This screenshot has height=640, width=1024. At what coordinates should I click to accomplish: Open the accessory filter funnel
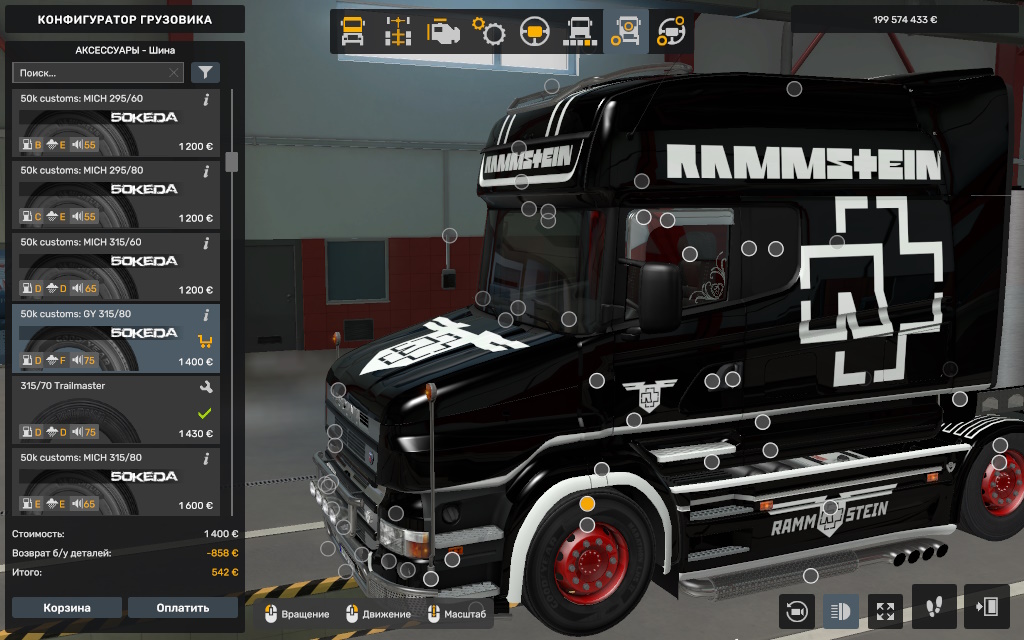pyautogui.click(x=205, y=73)
